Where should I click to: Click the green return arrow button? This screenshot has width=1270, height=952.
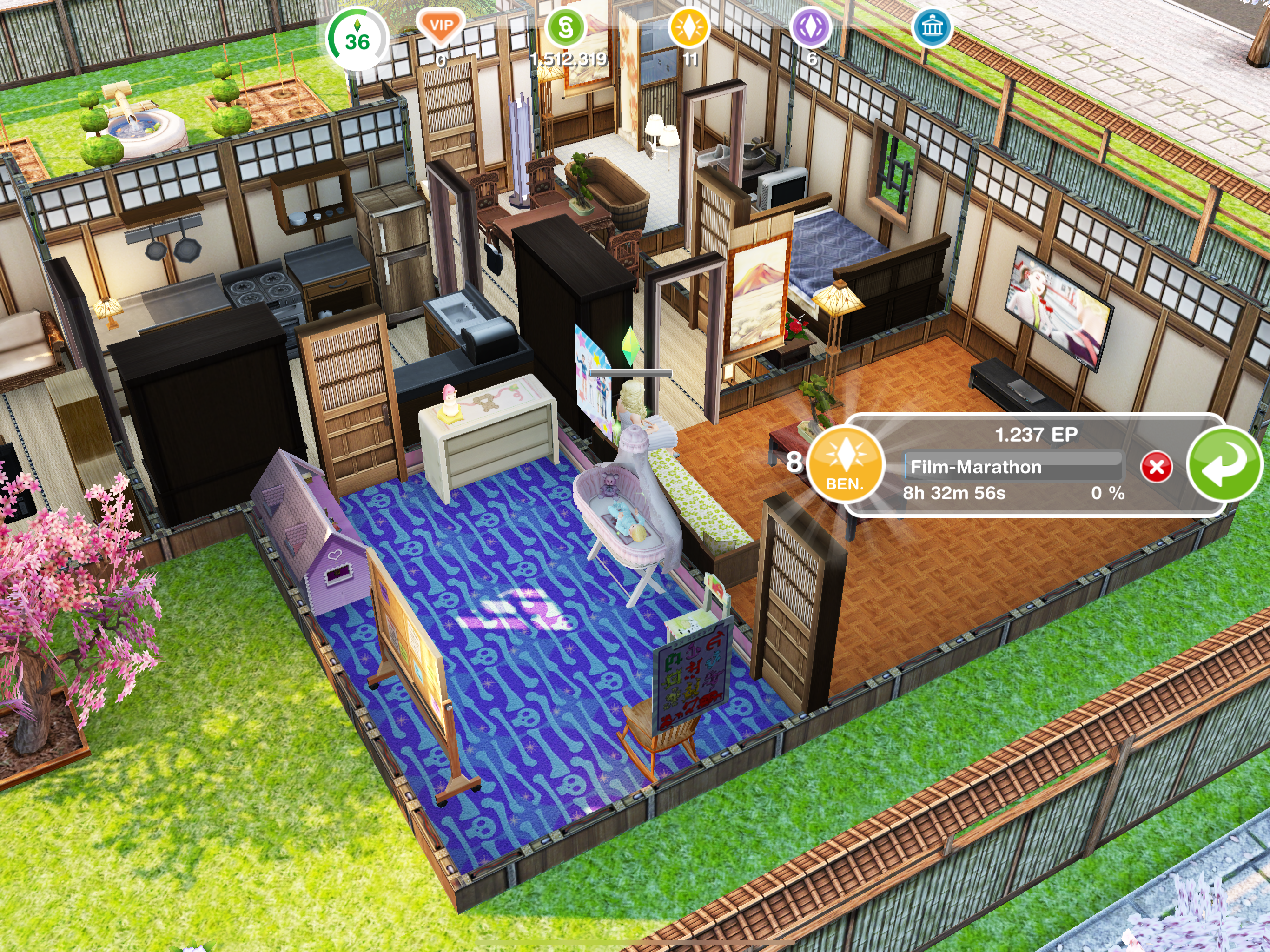[x=1224, y=466]
